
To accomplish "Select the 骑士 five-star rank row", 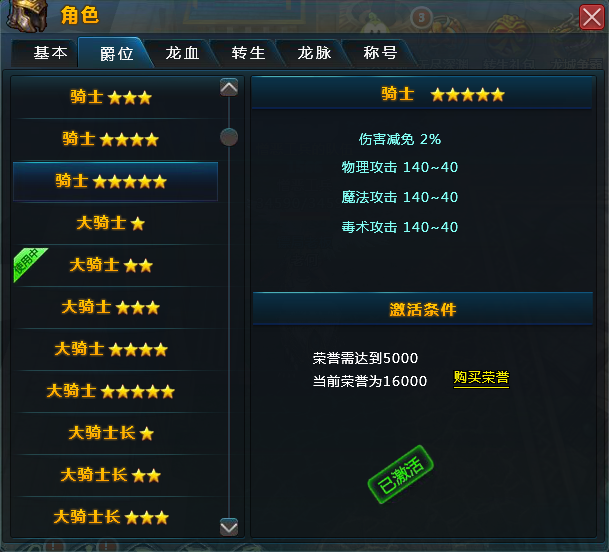I will (111, 181).
